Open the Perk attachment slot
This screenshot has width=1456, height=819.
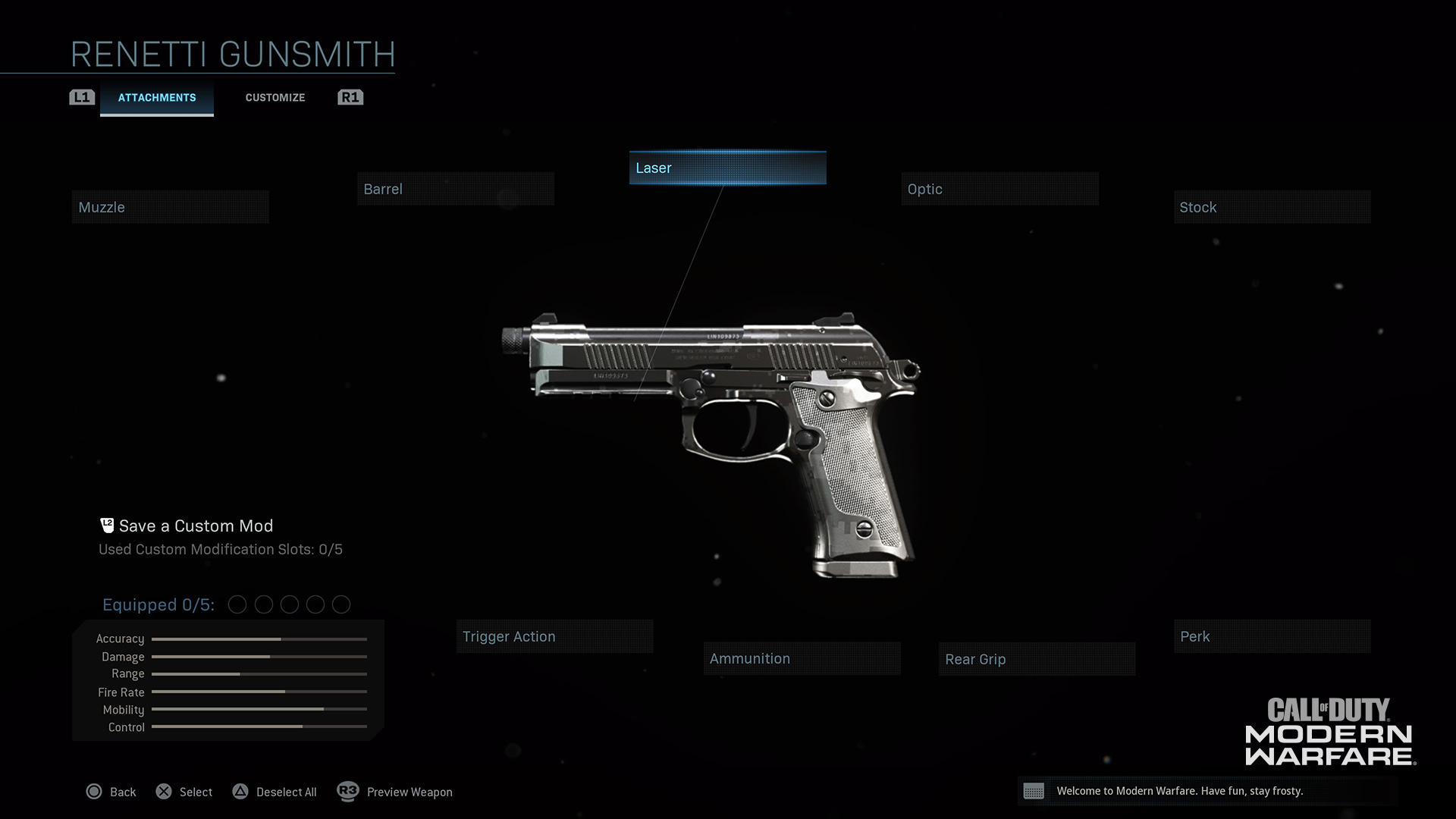pos(1272,636)
